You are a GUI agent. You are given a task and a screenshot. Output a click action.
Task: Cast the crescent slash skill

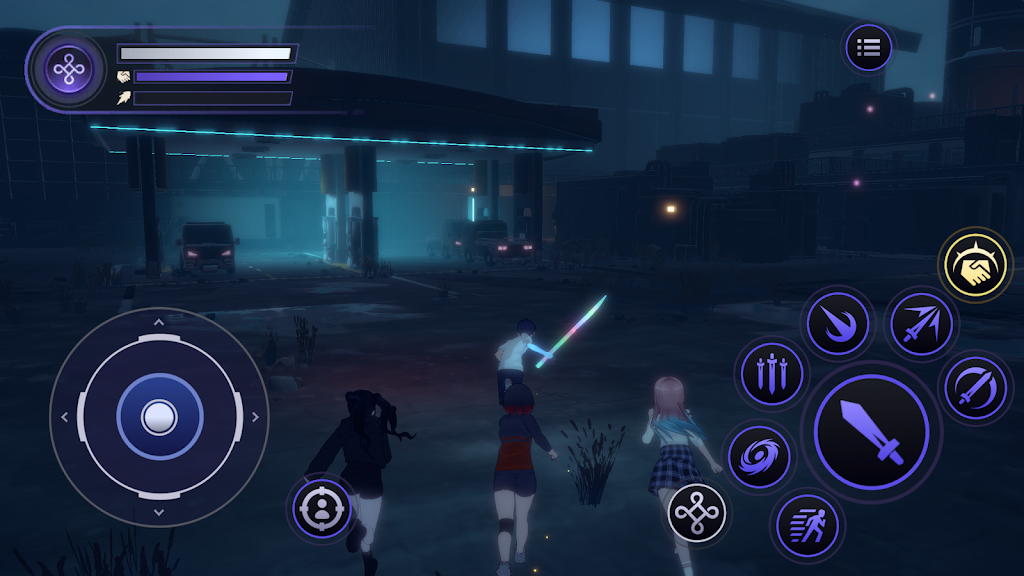coord(837,323)
